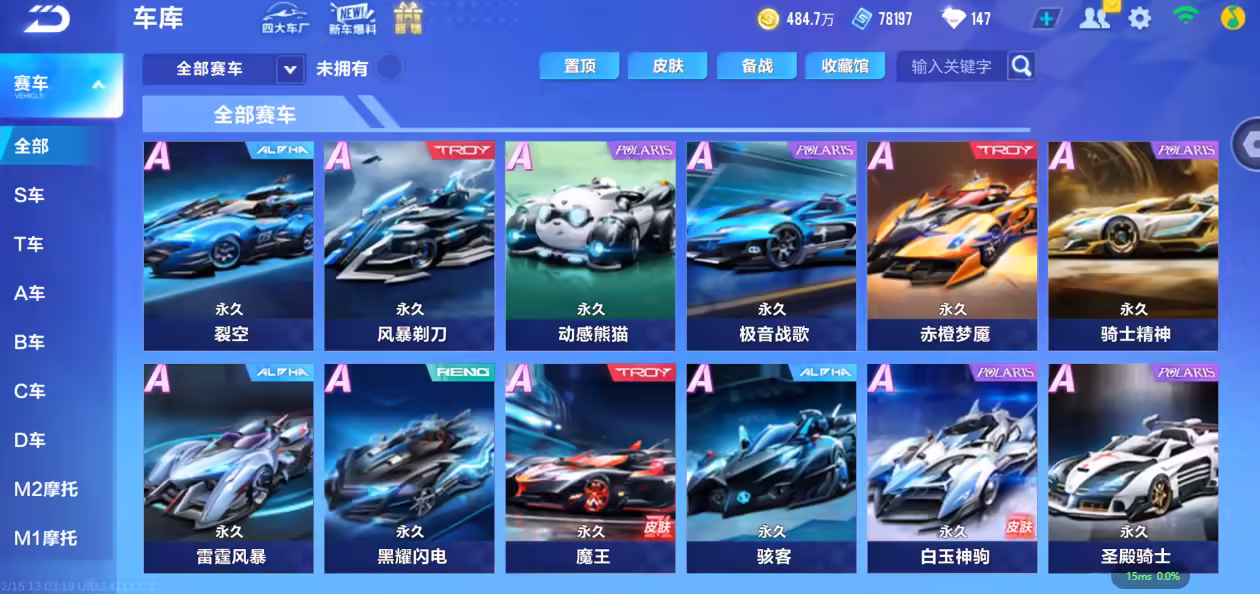The image size is (1260, 594).
Task: Select the M2摩托 motorcycle tab
Action: [45, 489]
